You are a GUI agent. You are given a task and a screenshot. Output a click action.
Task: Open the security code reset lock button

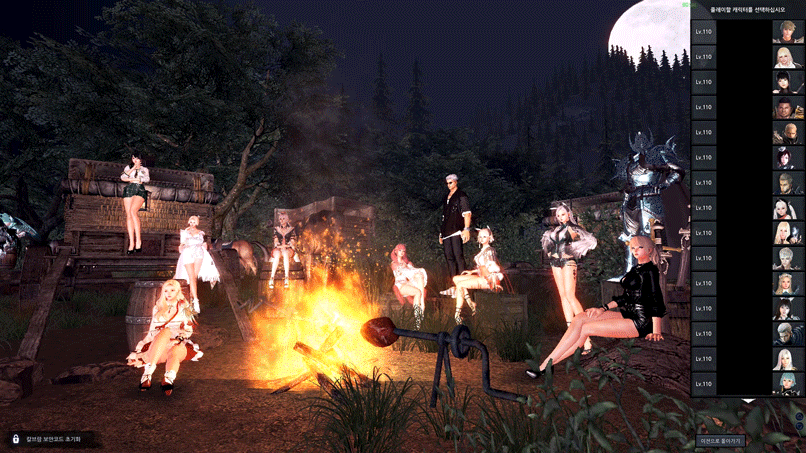coord(52,439)
